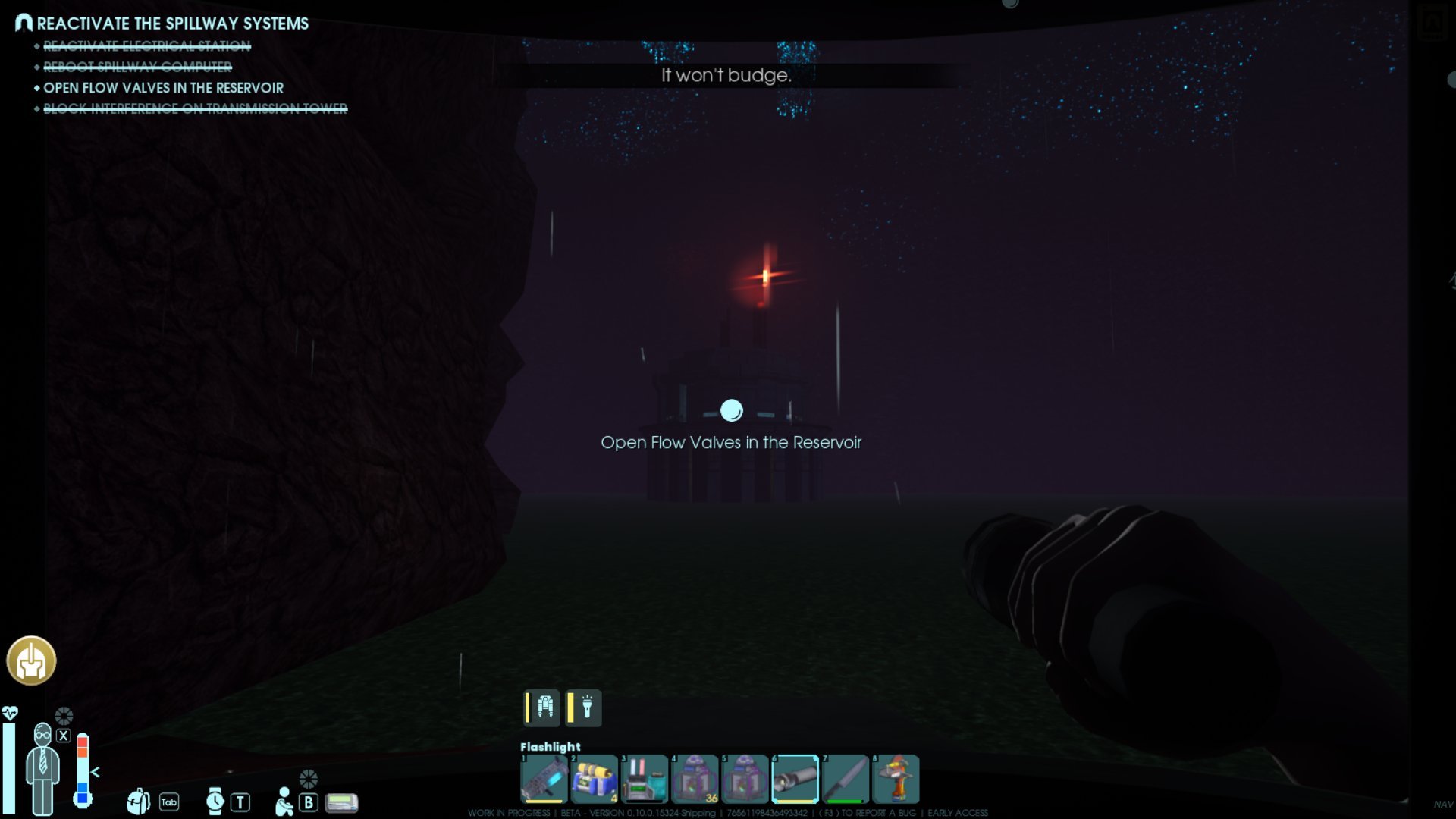Select the knife in hotbar slot 7
The image size is (1456, 819).
[845, 779]
